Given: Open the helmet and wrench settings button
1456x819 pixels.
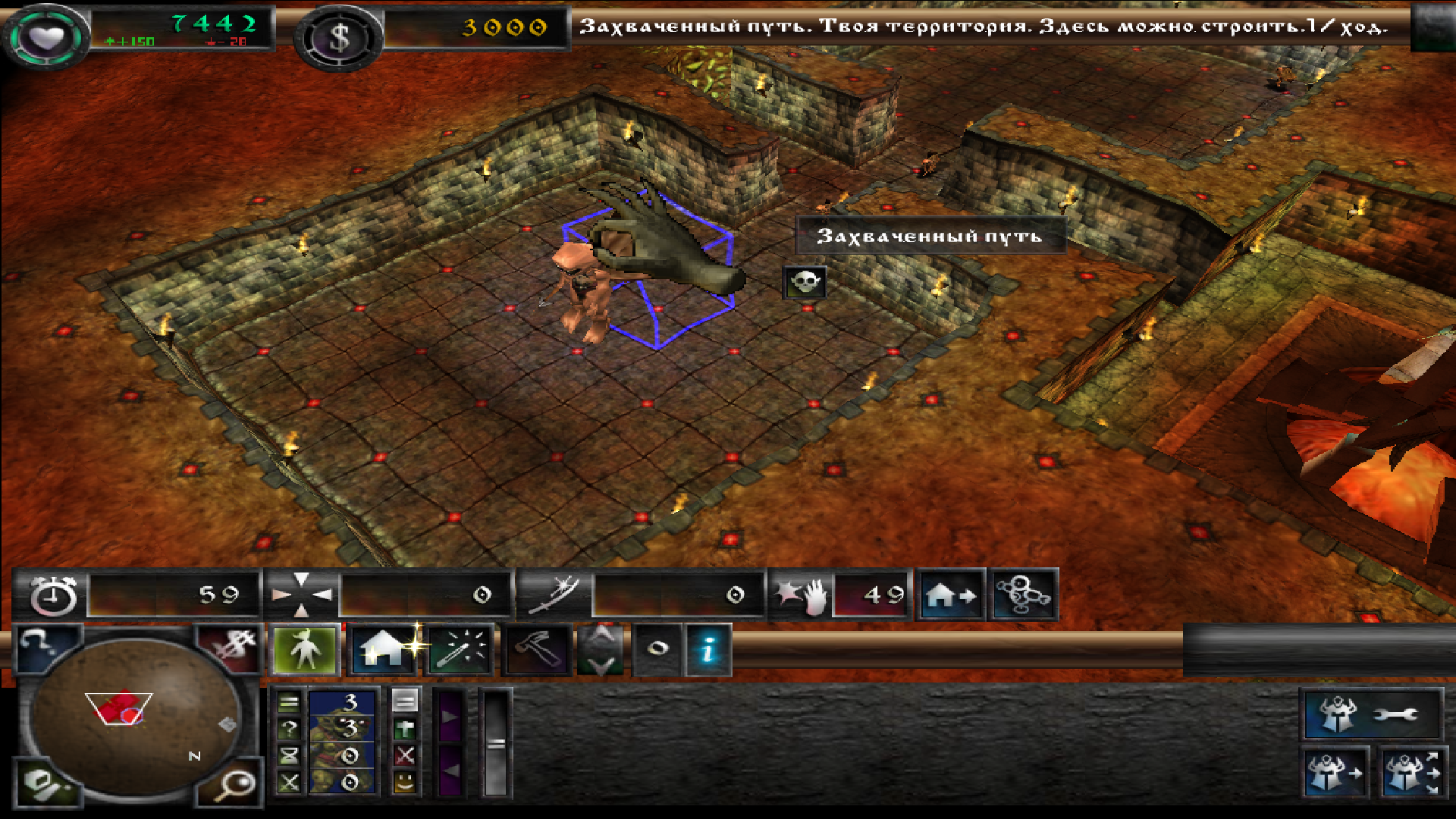Looking at the screenshot, I should click(x=1371, y=714).
